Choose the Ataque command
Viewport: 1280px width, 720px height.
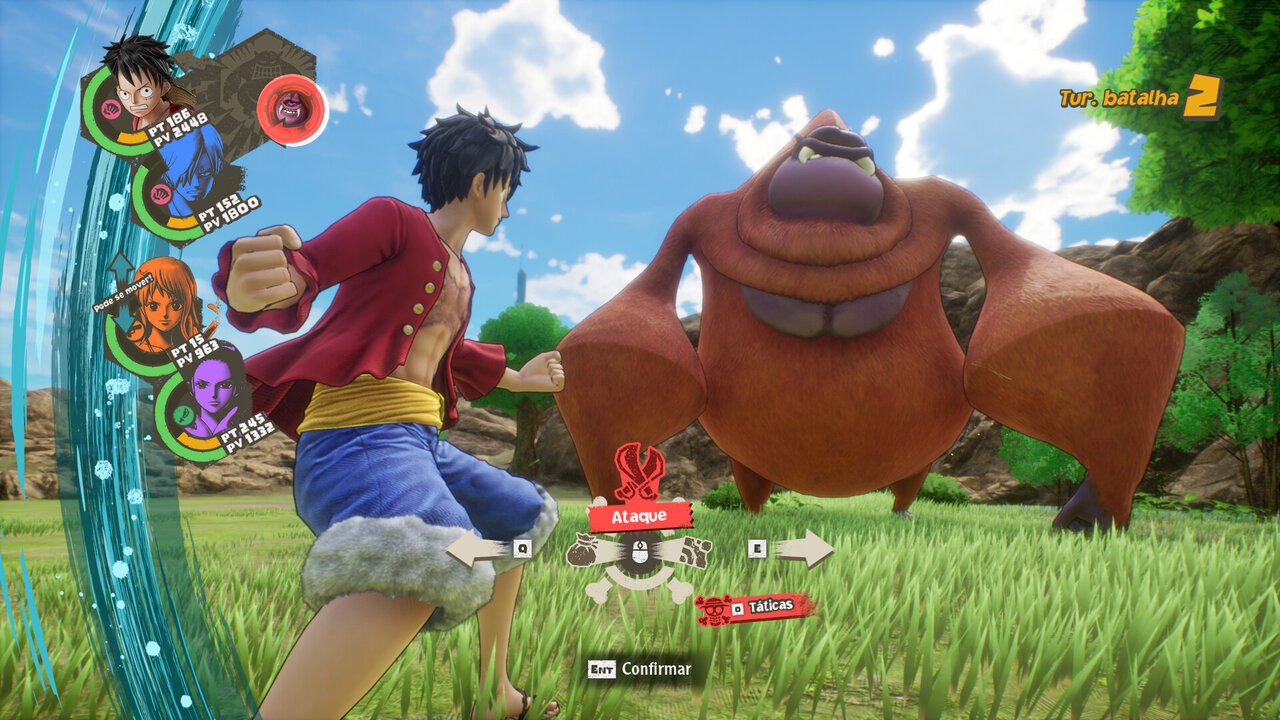[x=640, y=516]
